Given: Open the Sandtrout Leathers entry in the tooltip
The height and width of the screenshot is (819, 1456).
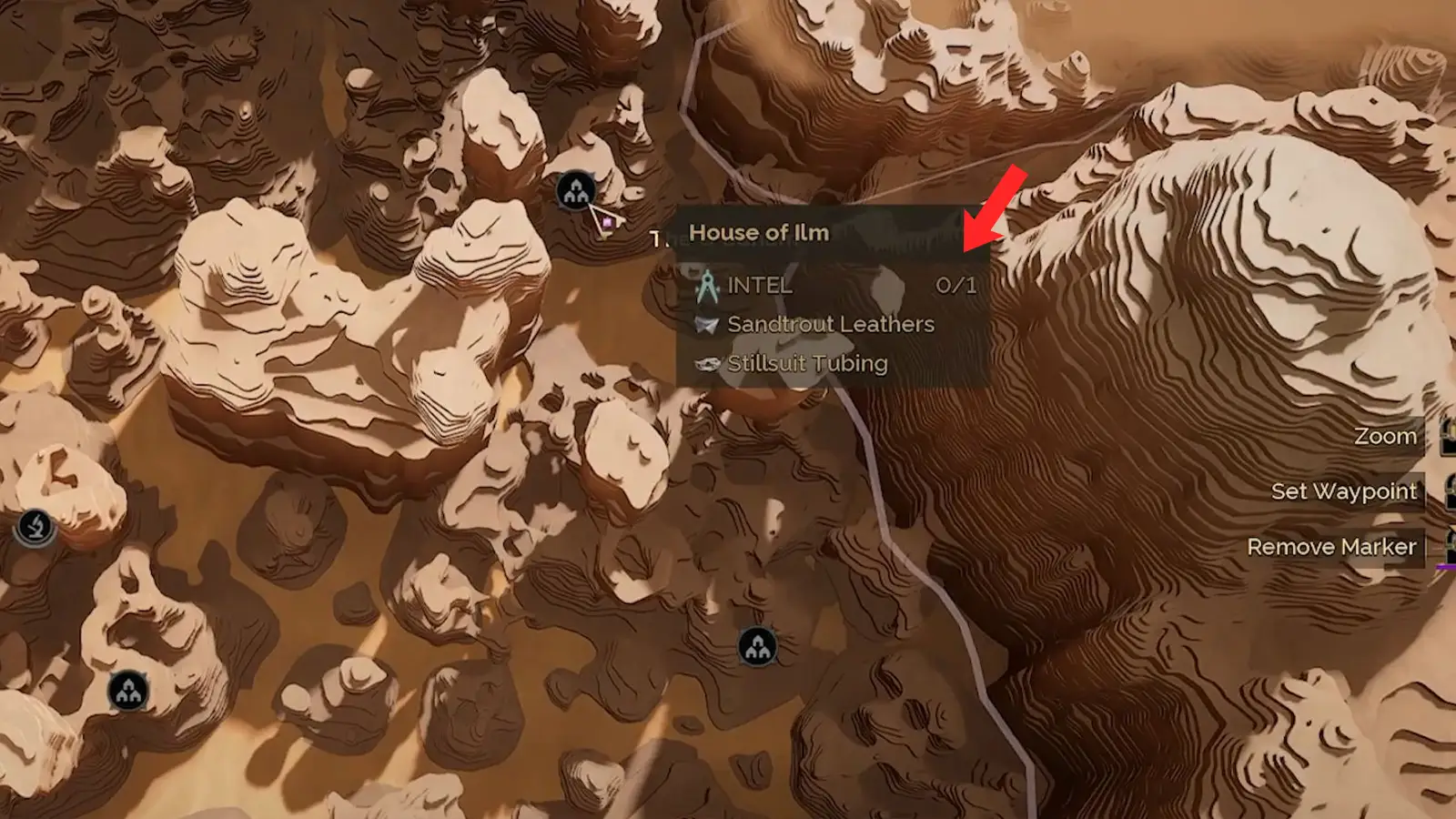Looking at the screenshot, I should click(x=830, y=324).
